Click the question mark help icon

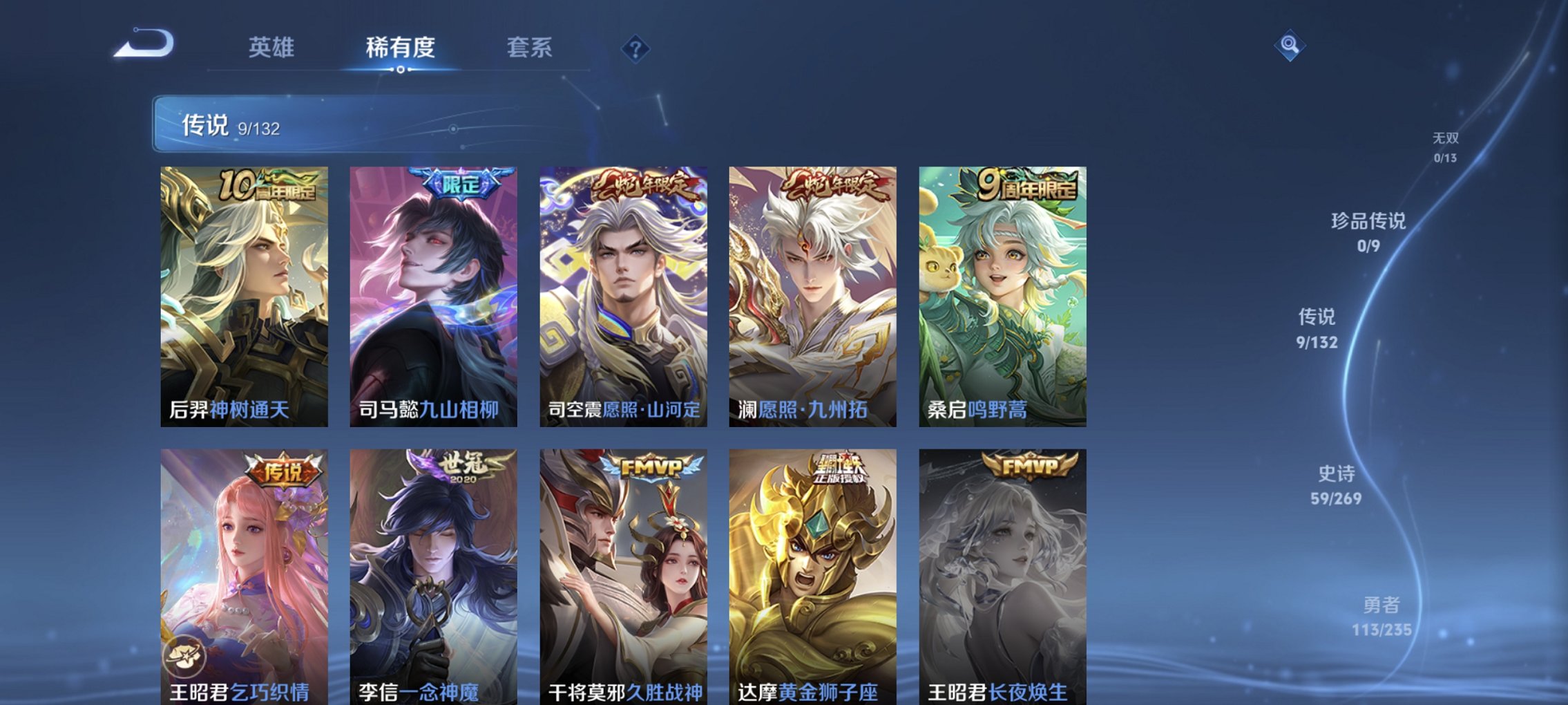tap(635, 48)
